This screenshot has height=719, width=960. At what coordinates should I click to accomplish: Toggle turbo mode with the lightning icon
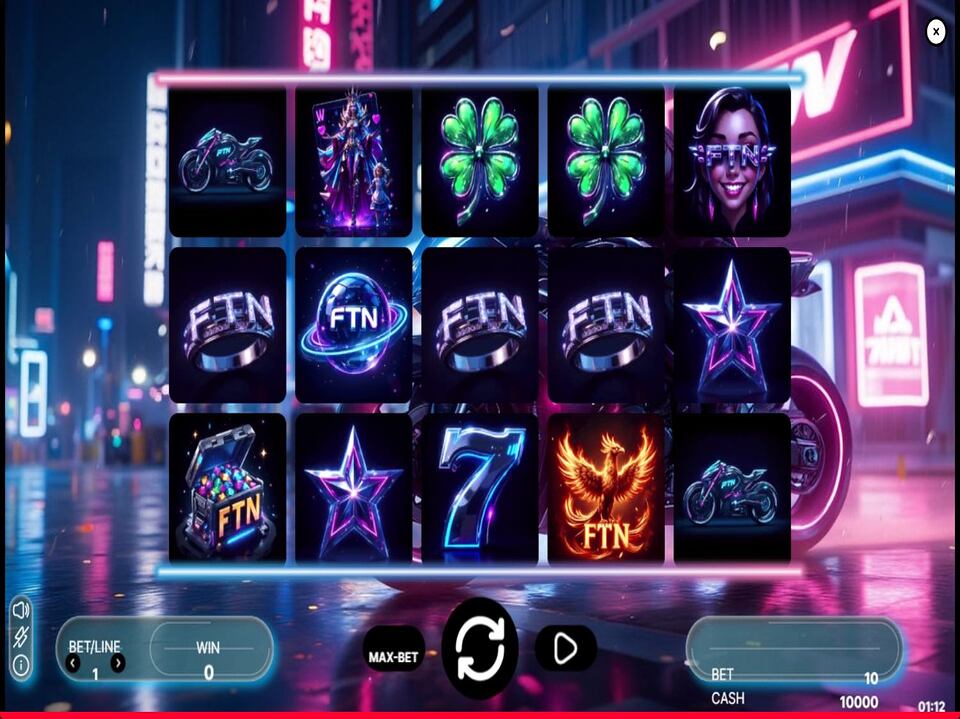(x=21, y=637)
